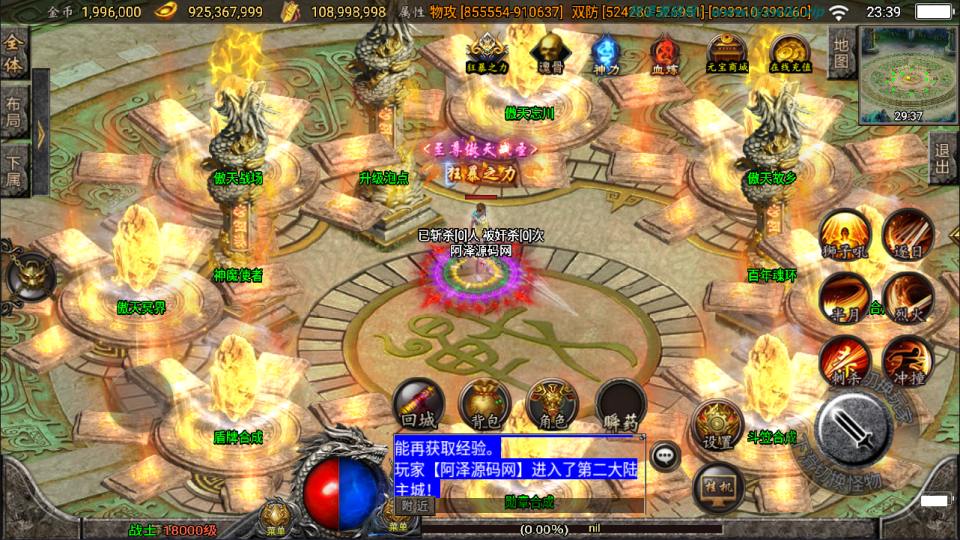
Task: Use the 半月 half-moon skill
Action: pos(845,298)
